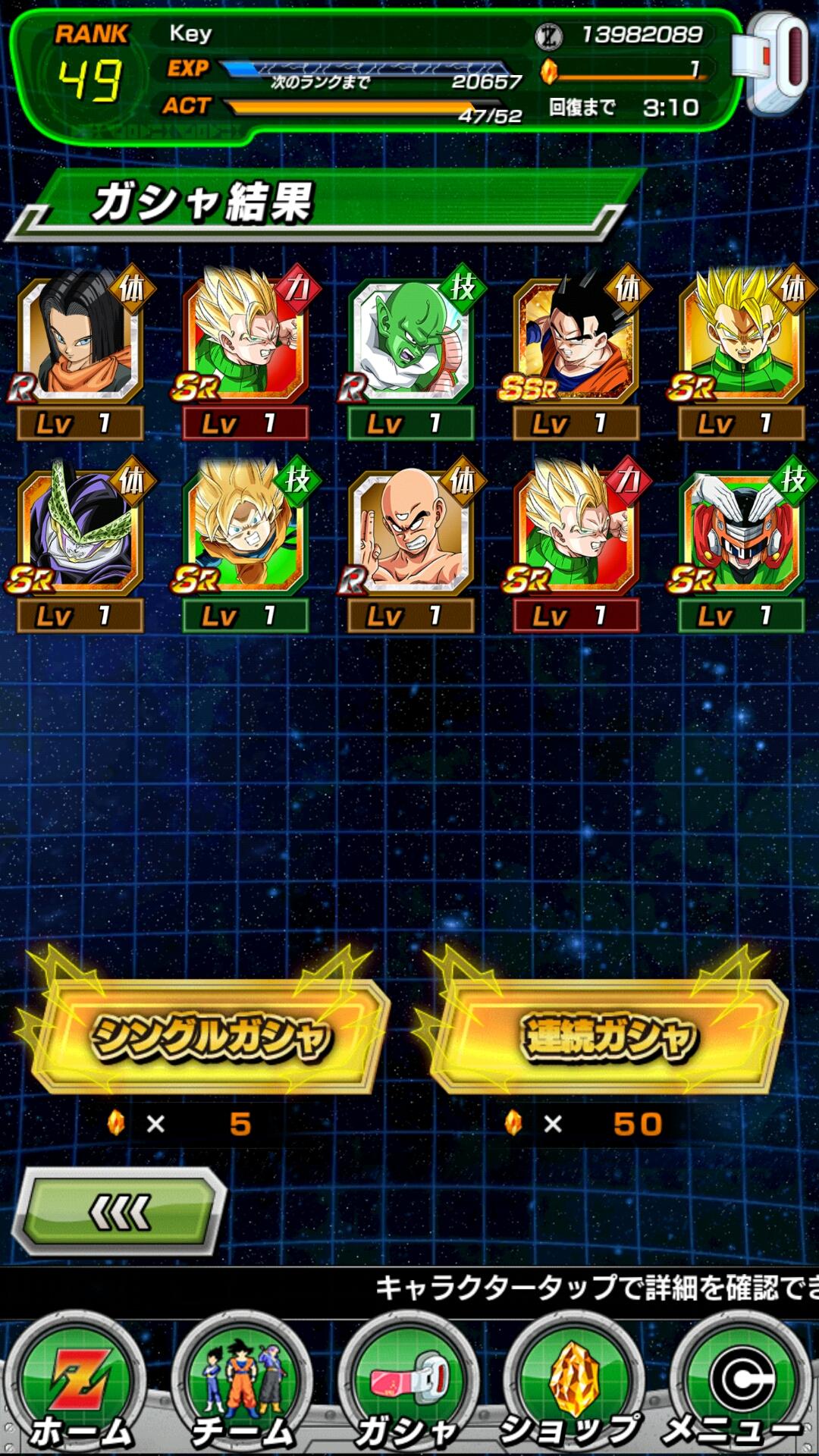Open the sunglasses Super Saiyan SR card

[x=741, y=337]
